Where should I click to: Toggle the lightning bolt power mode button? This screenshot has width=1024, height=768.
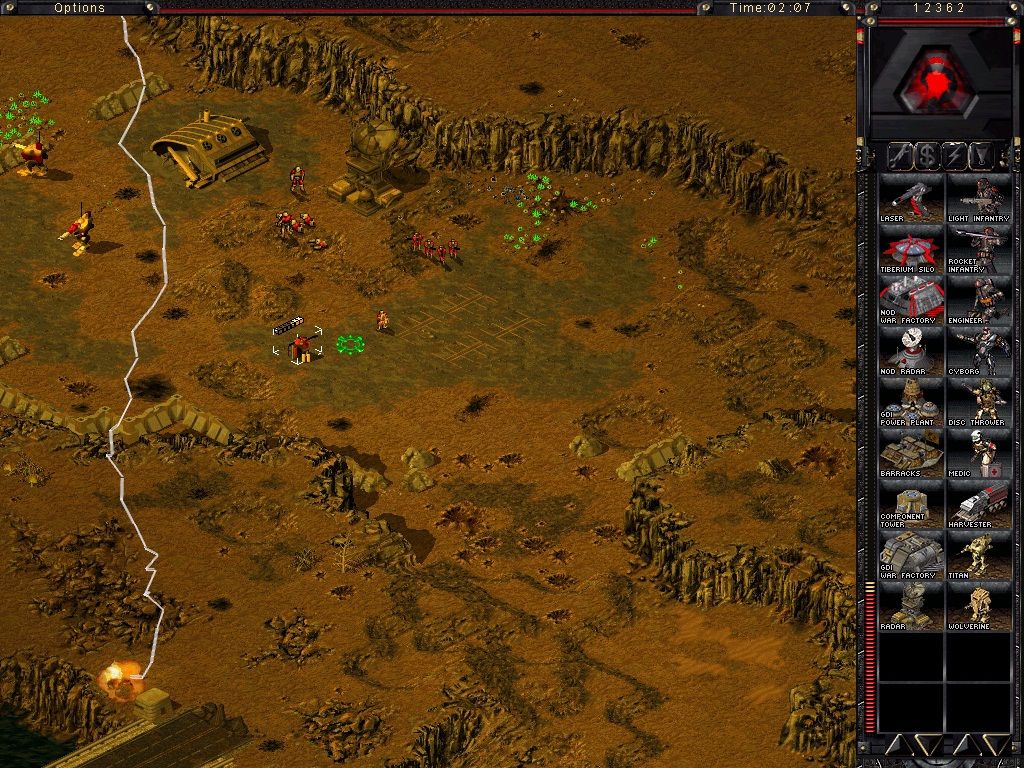point(955,156)
